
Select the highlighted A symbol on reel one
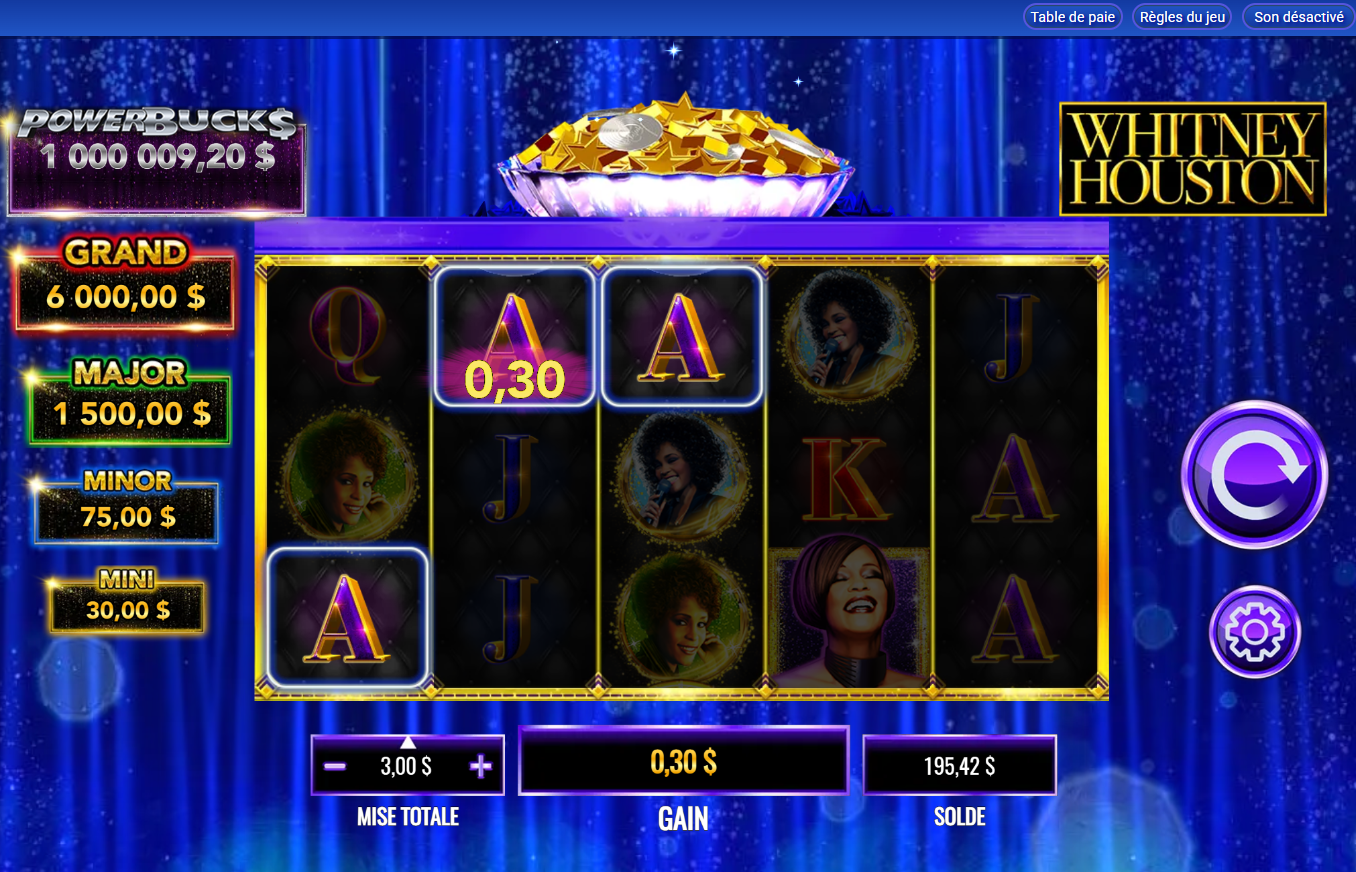pos(347,615)
